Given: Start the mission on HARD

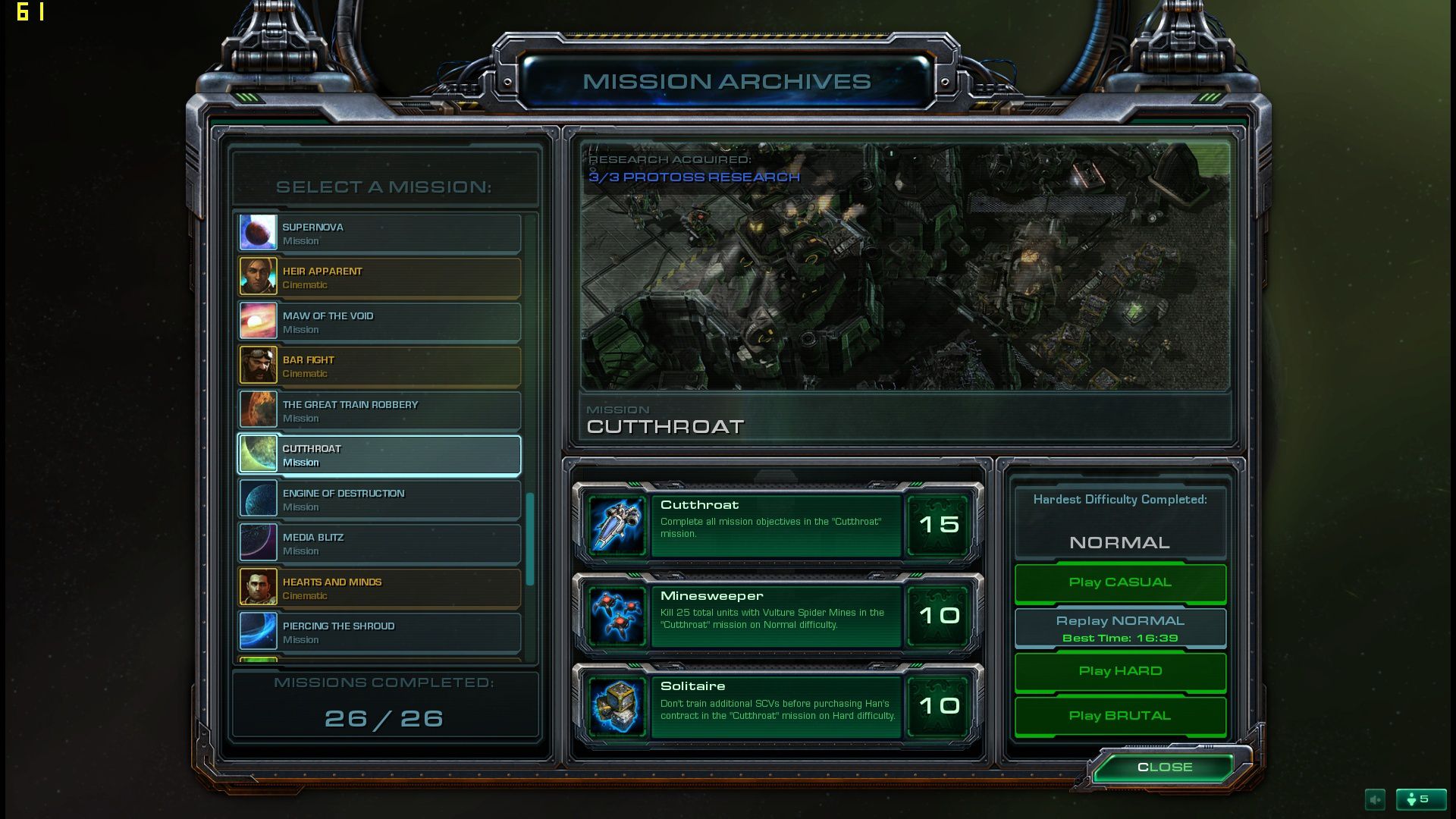Looking at the screenshot, I should [x=1120, y=671].
